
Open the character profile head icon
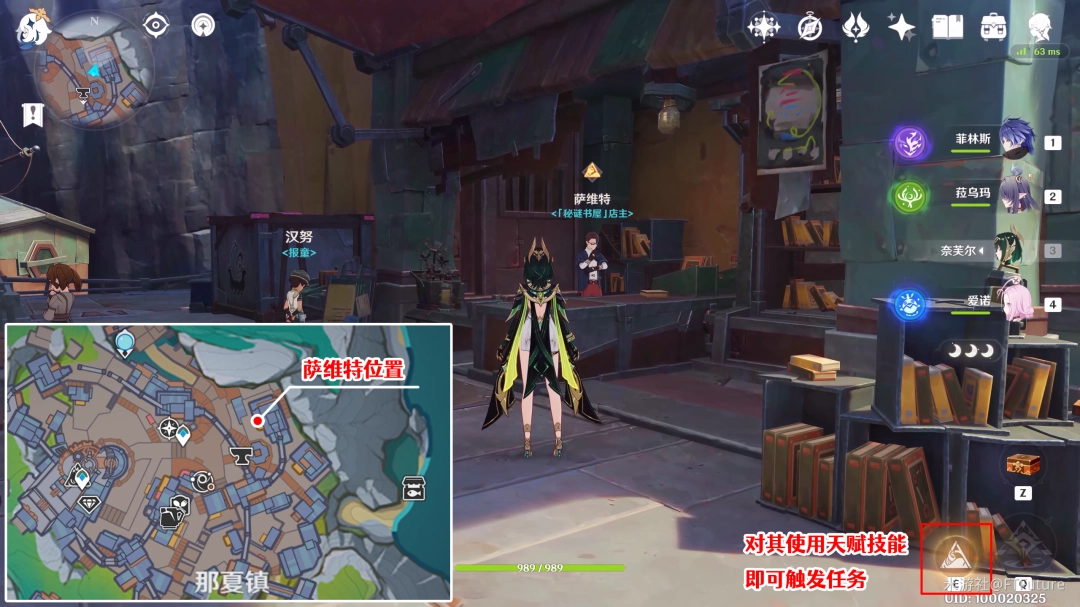[x=1039, y=25]
